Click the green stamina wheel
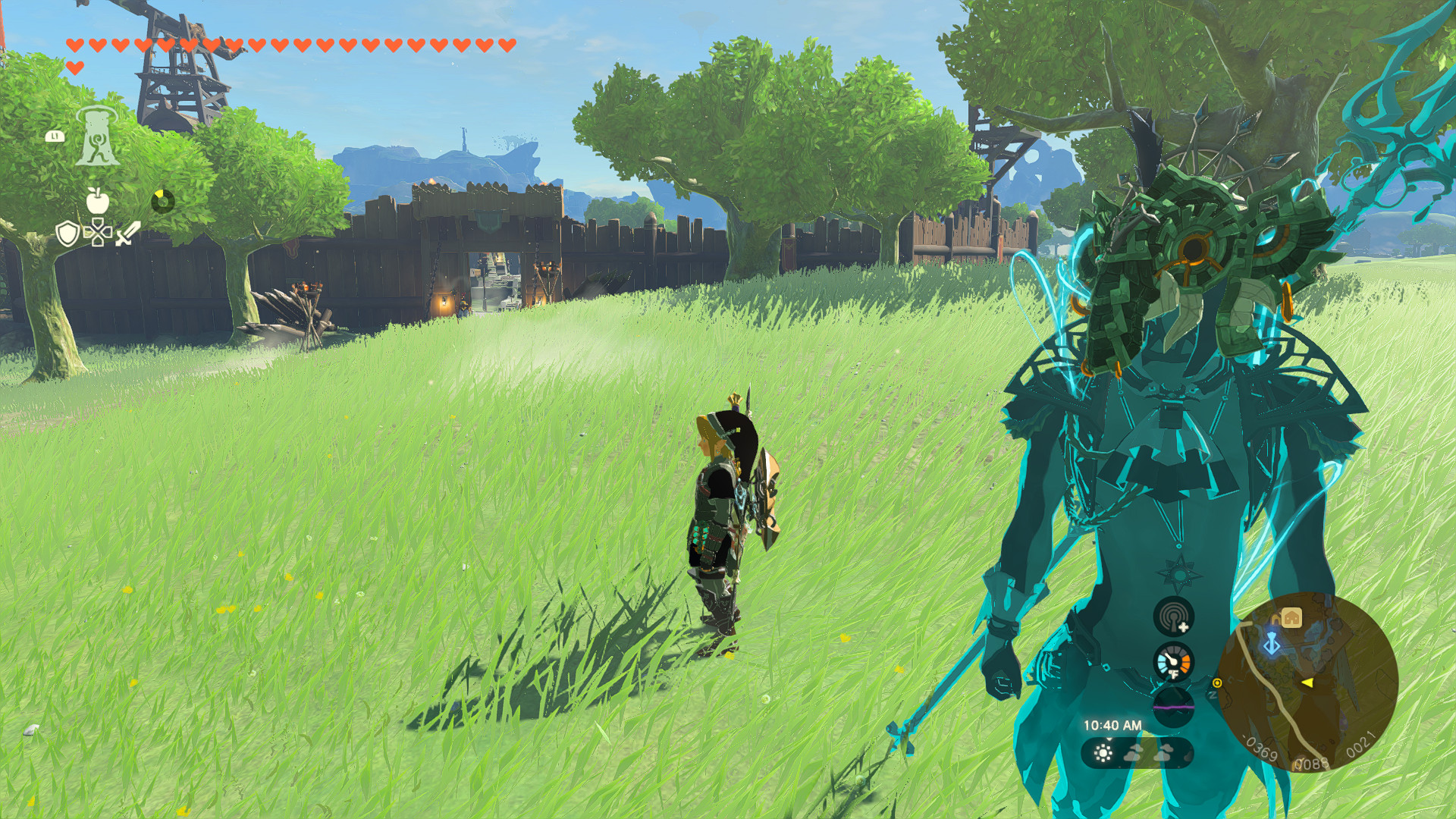The height and width of the screenshot is (819, 1456). click(163, 199)
